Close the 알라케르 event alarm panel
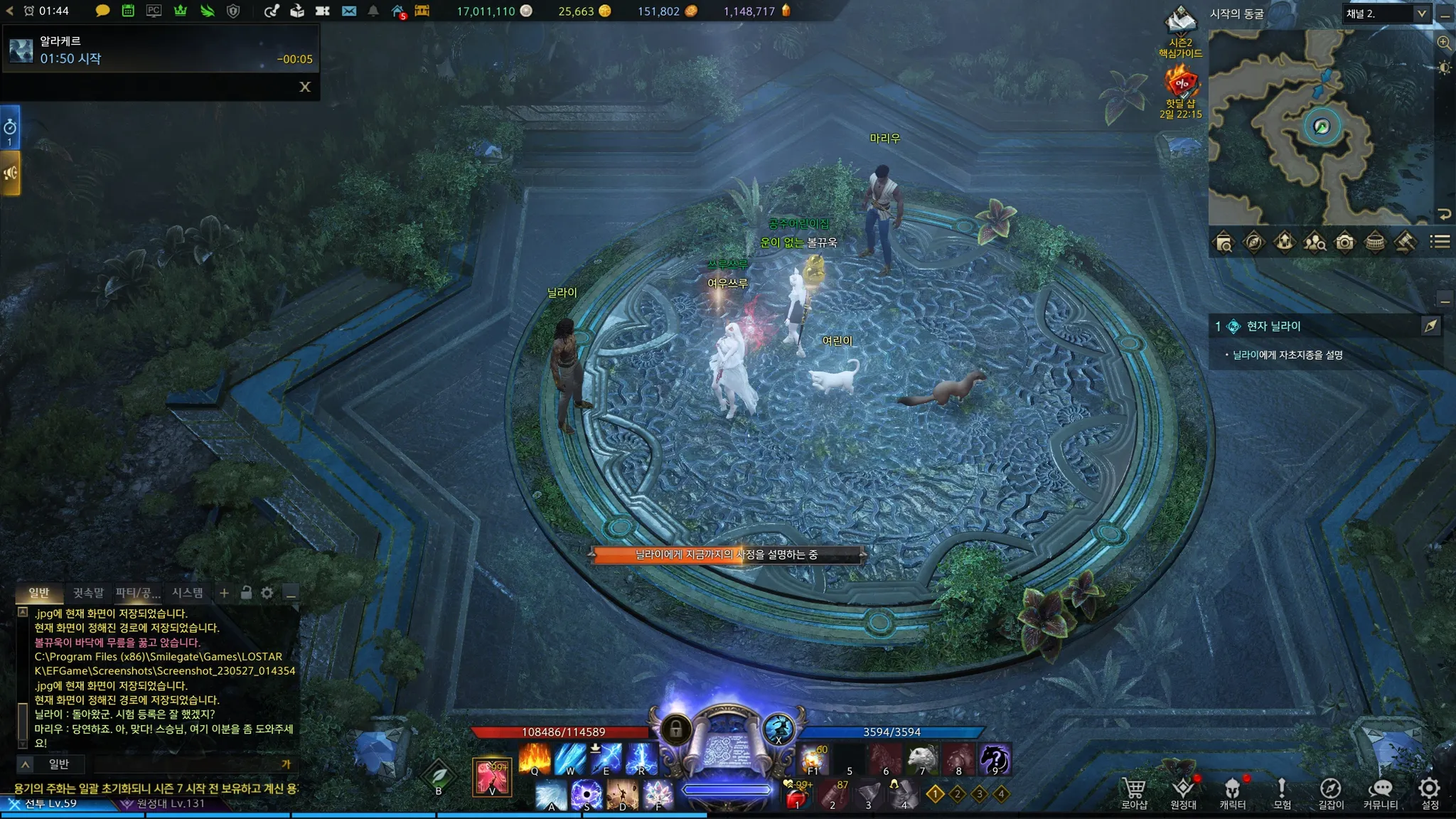This screenshot has width=1456, height=819. pyautogui.click(x=305, y=87)
